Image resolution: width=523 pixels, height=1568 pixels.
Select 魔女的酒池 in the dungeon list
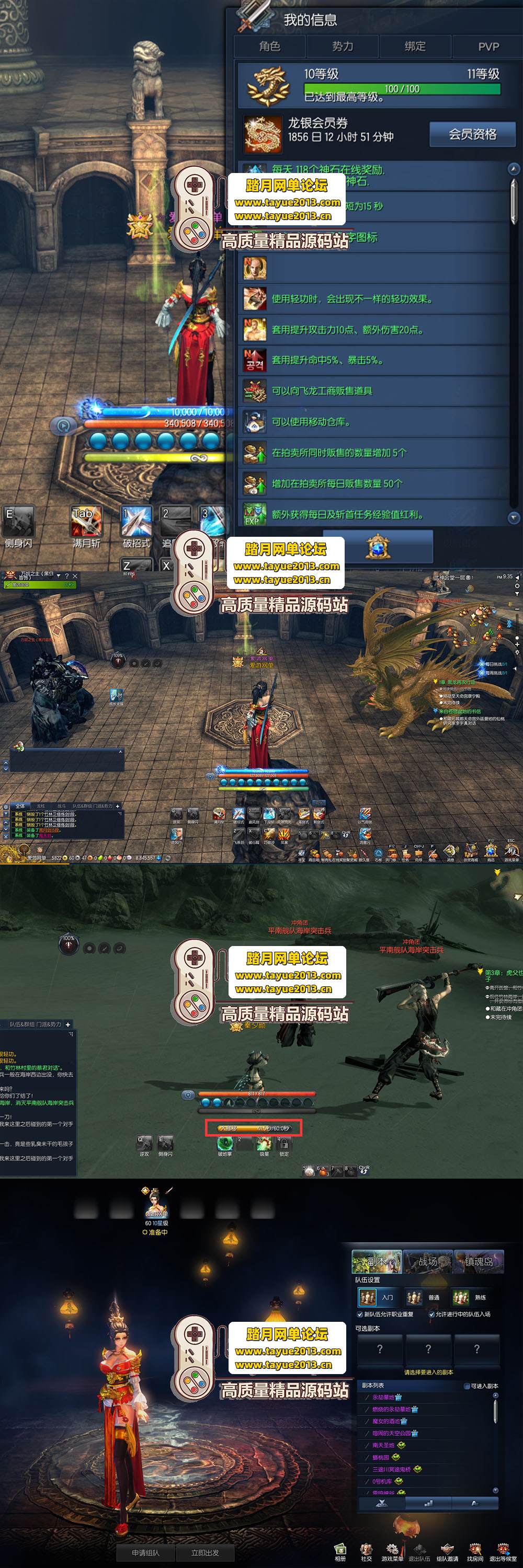tap(386, 1421)
